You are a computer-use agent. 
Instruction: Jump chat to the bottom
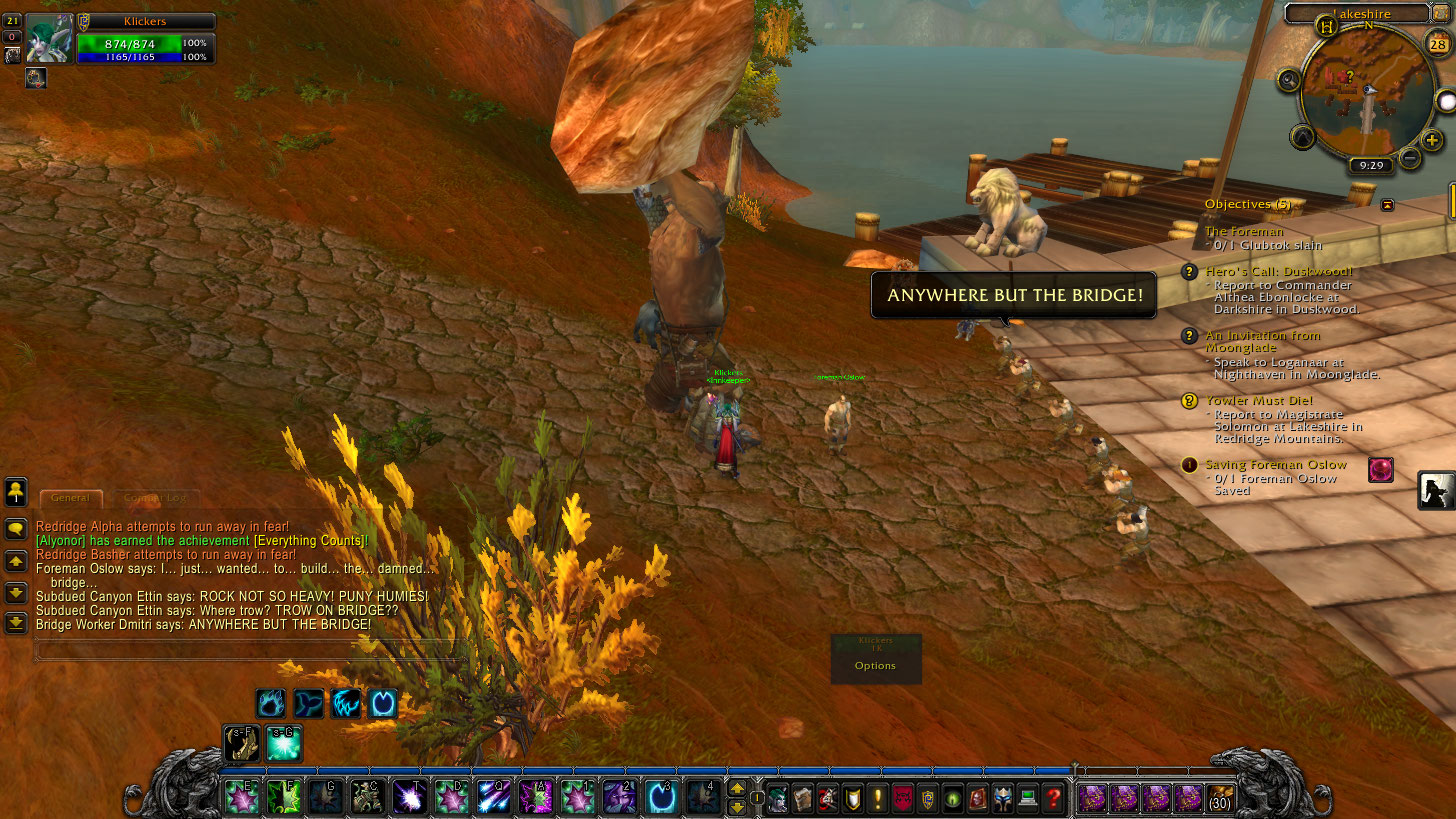point(16,623)
